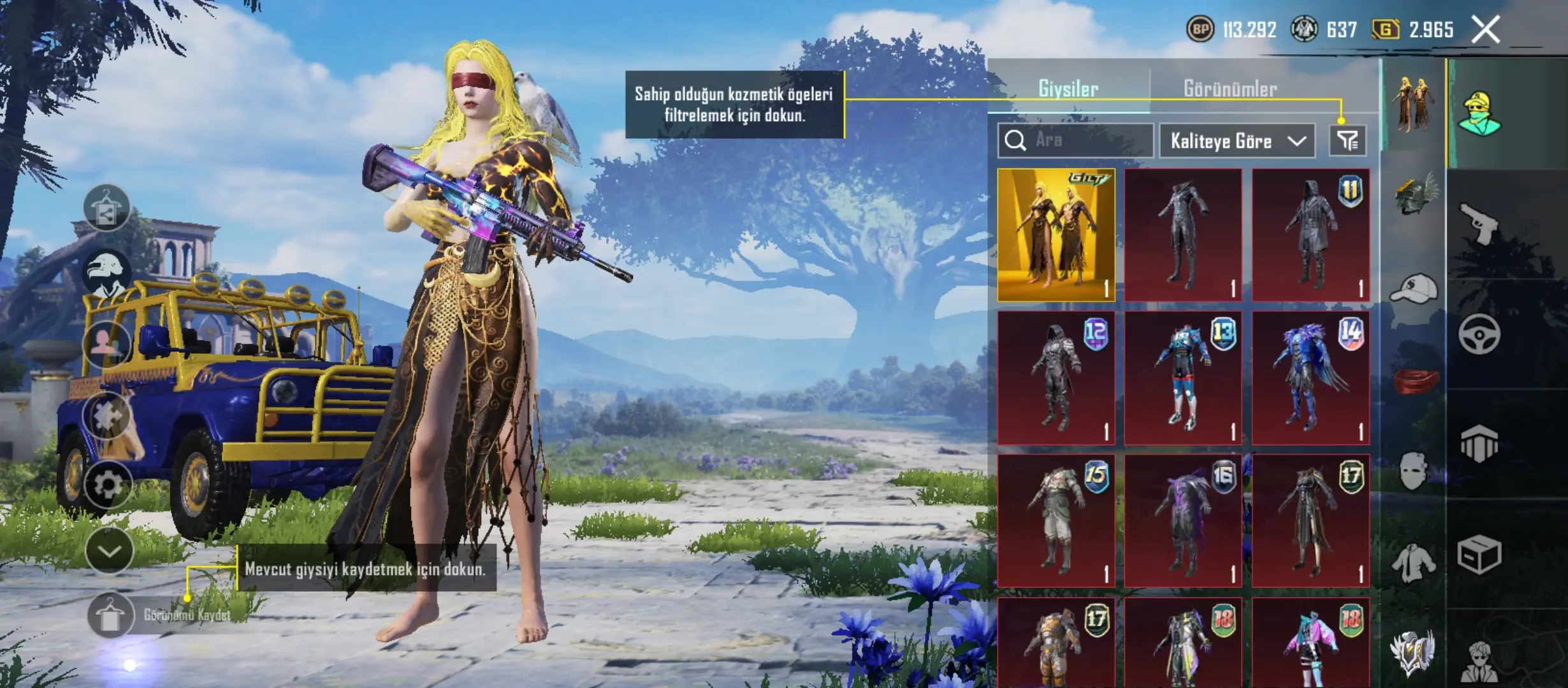Choose the outfit with the 11 badge
Image resolution: width=1568 pixels, height=688 pixels.
(1310, 234)
